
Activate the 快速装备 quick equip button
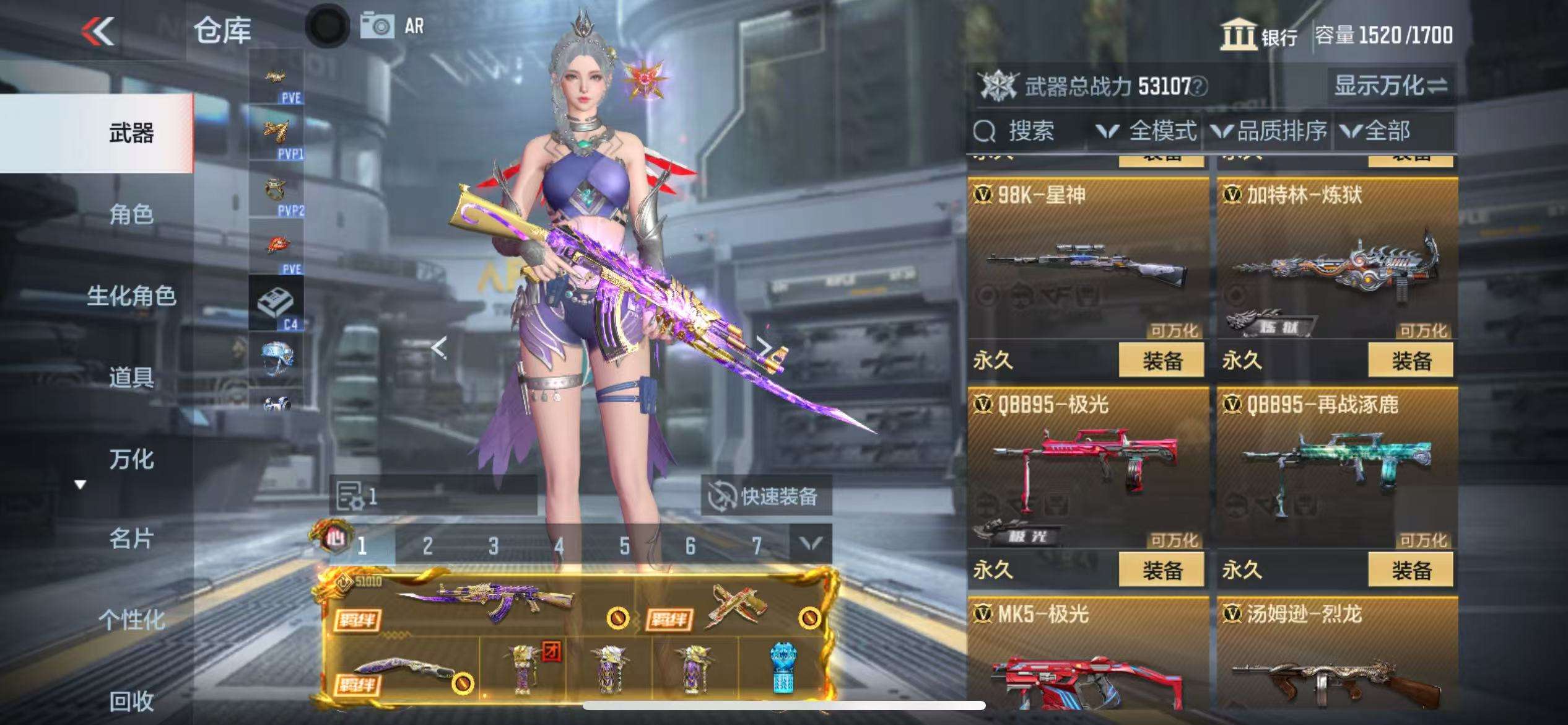pyautogui.click(x=766, y=496)
